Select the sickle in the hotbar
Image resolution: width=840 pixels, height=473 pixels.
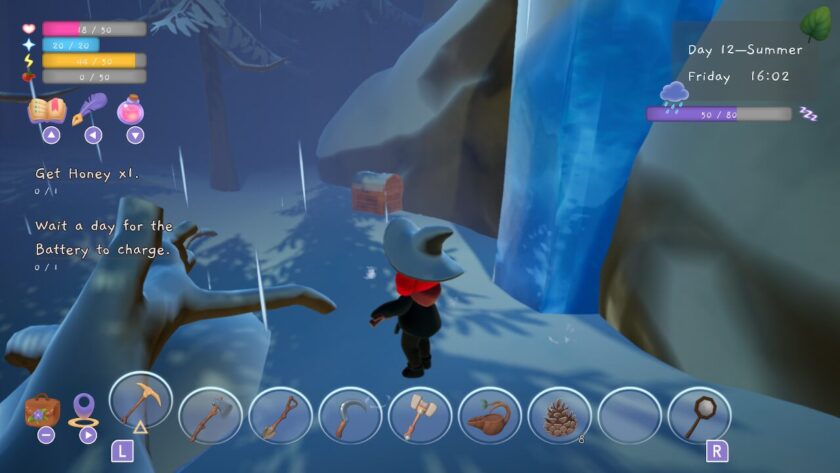pyautogui.click(x=350, y=415)
